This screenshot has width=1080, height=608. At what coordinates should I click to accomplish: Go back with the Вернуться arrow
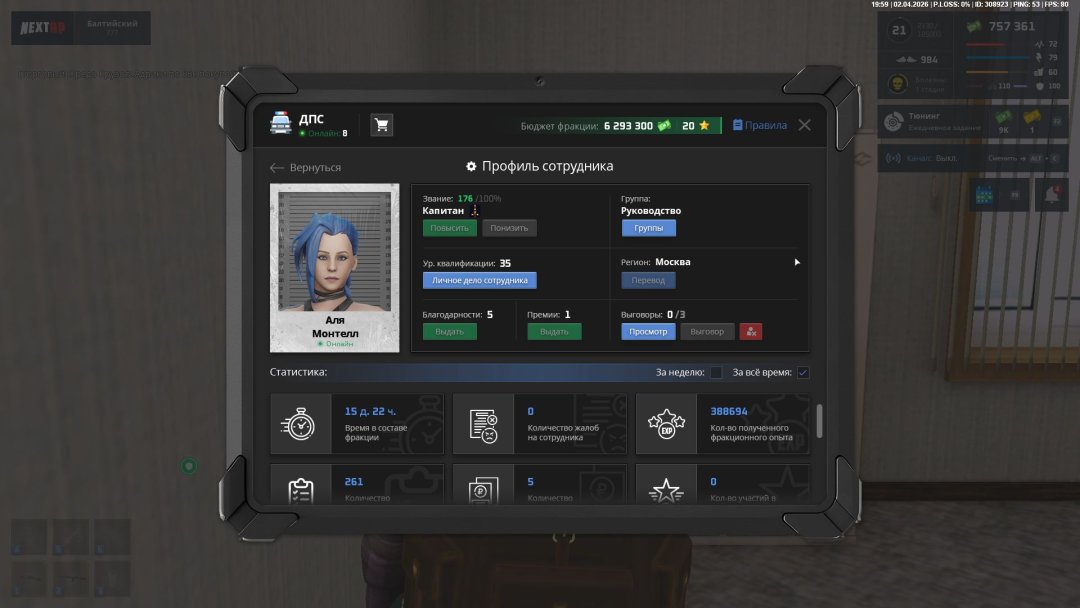pyautogui.click(x=305, y=168)
